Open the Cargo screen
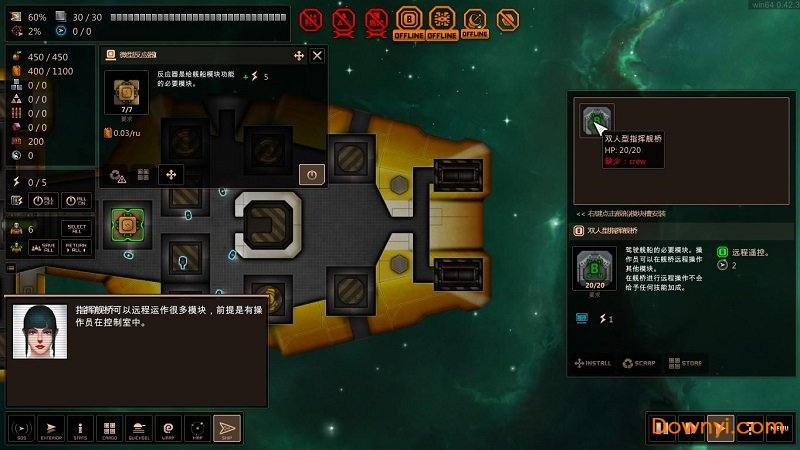The image size is (800, 450). [110, 428]
